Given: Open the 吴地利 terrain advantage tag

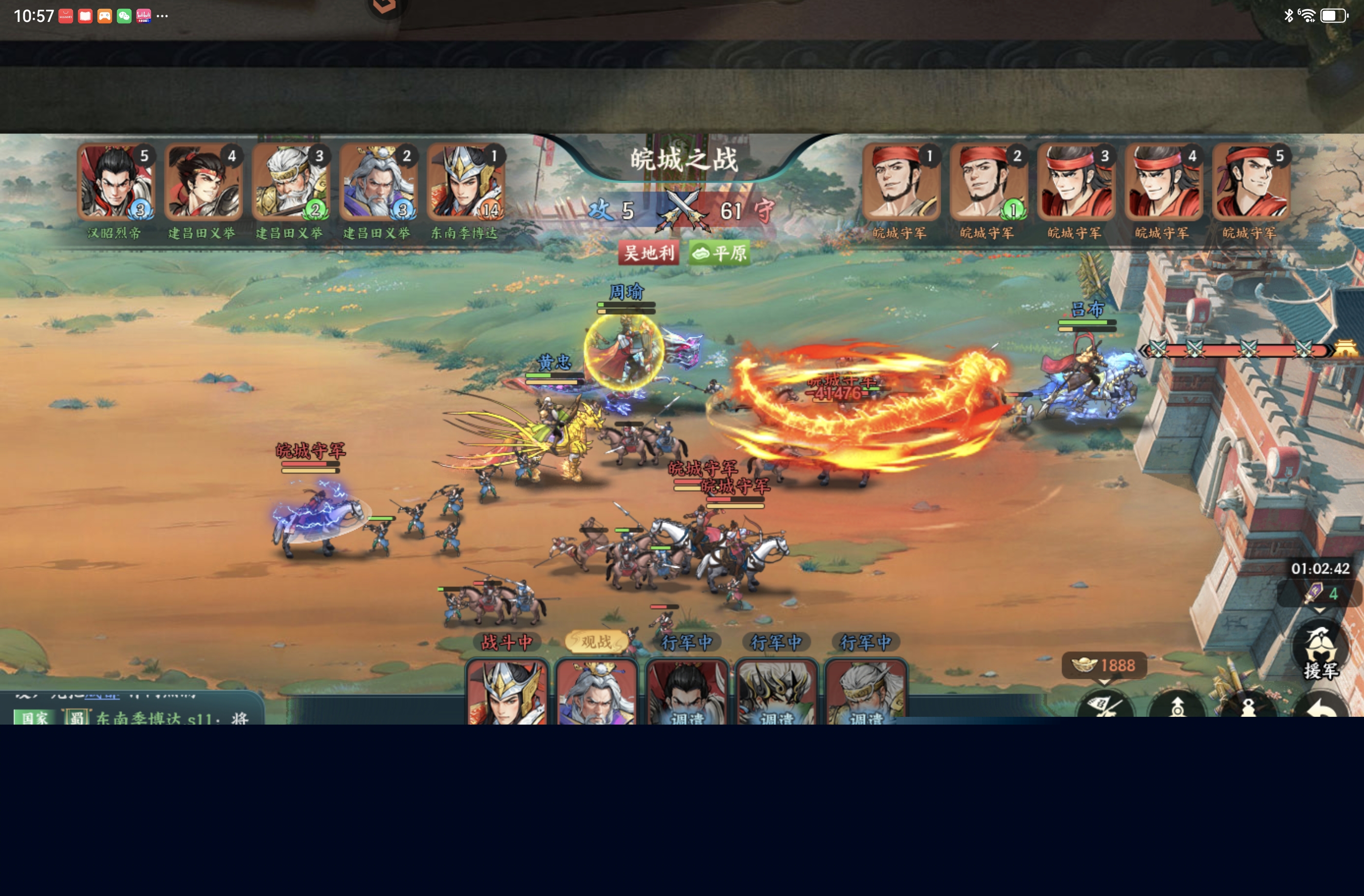Looking at the screenshot, I should point(649,253).
